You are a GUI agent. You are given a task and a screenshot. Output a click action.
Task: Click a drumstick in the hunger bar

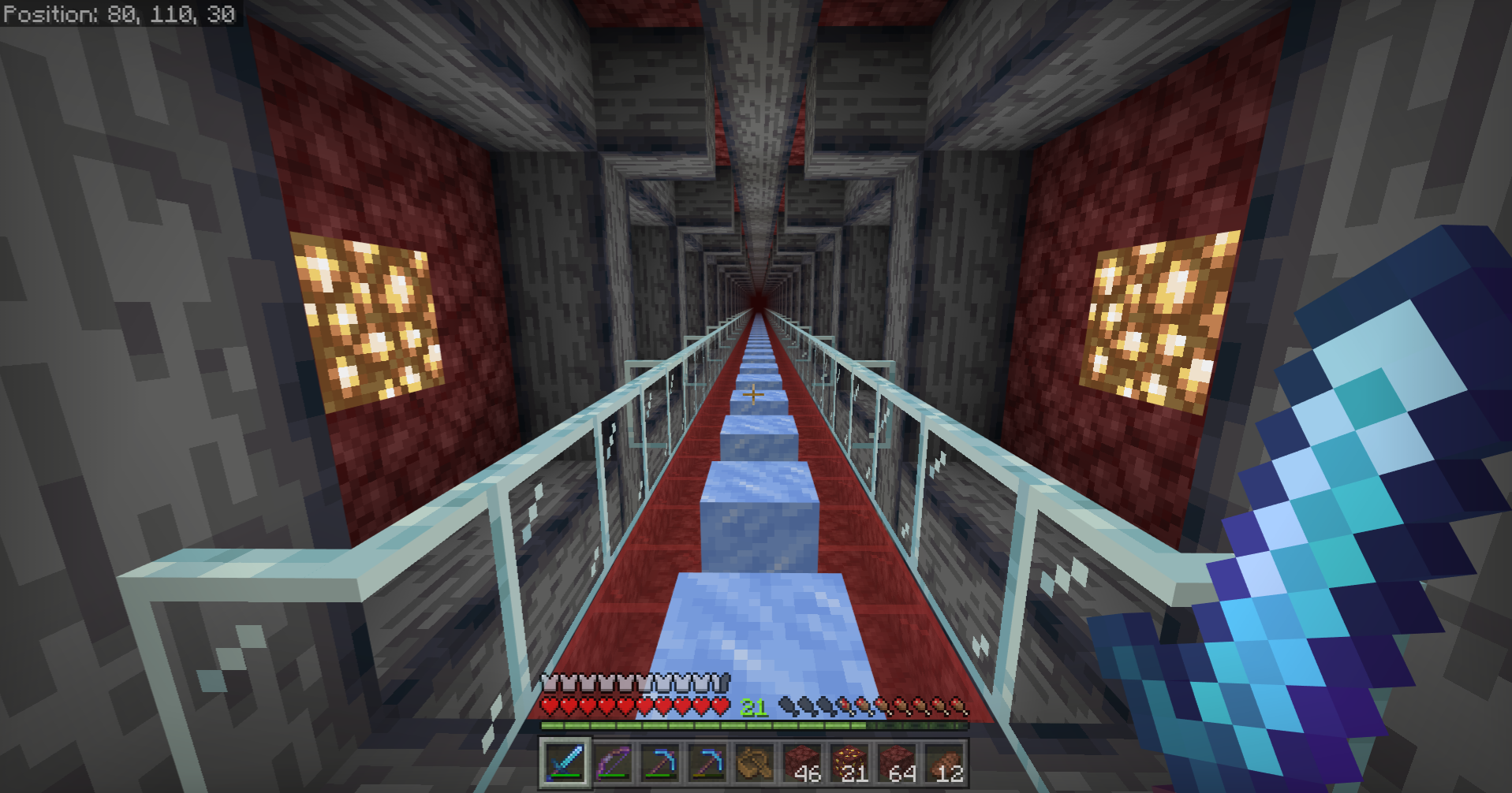pyautogui.click(x=905, y=708)
